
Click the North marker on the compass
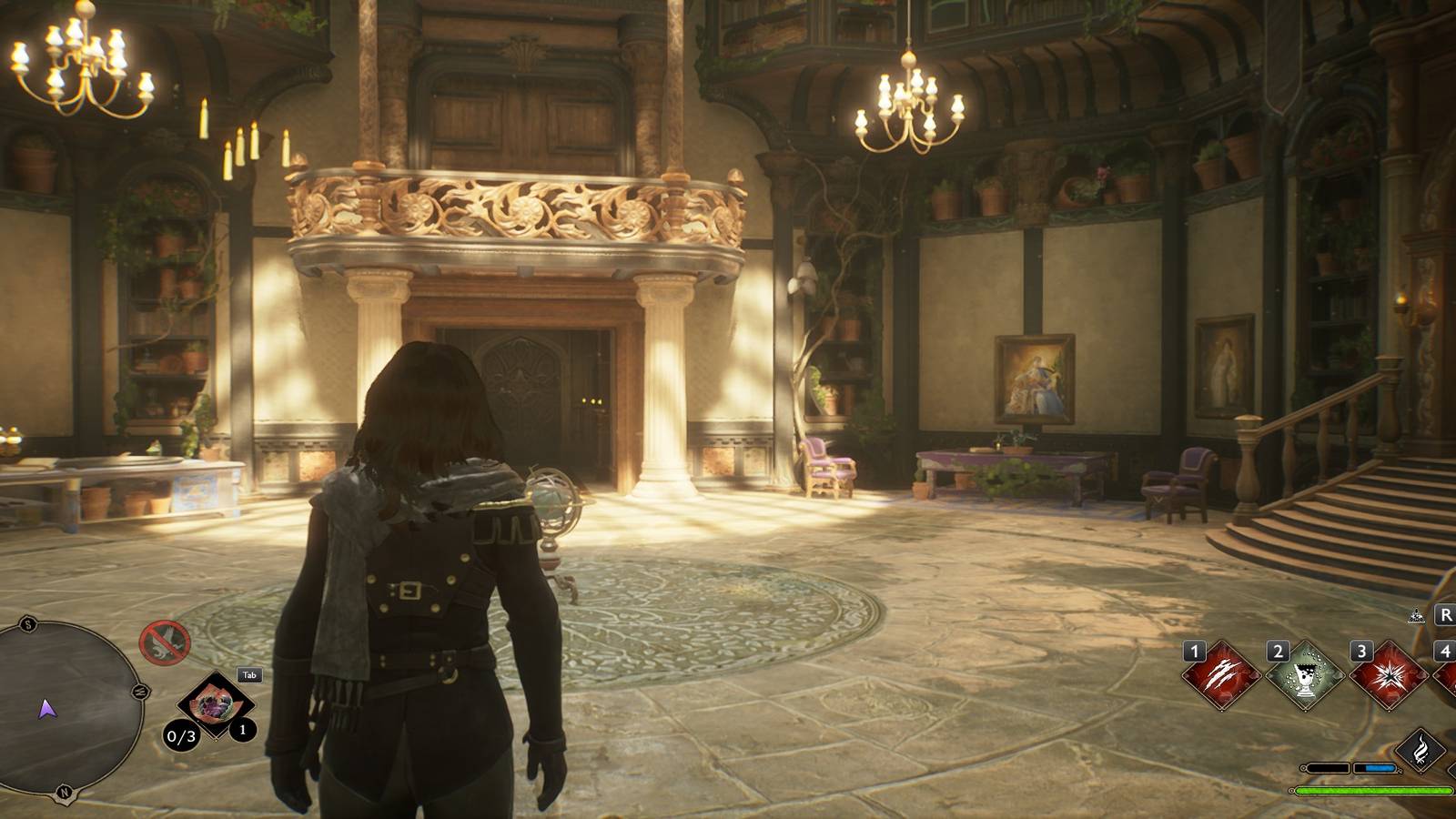pyautogui.click(x=64, y=792)
